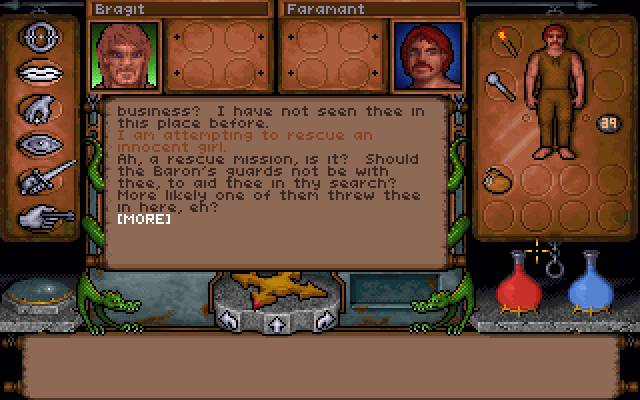Continue the dialogue at the [MORE] prompt
This screenshot has height=400, width=640.
pyautogui.click(x=143, y=218)
